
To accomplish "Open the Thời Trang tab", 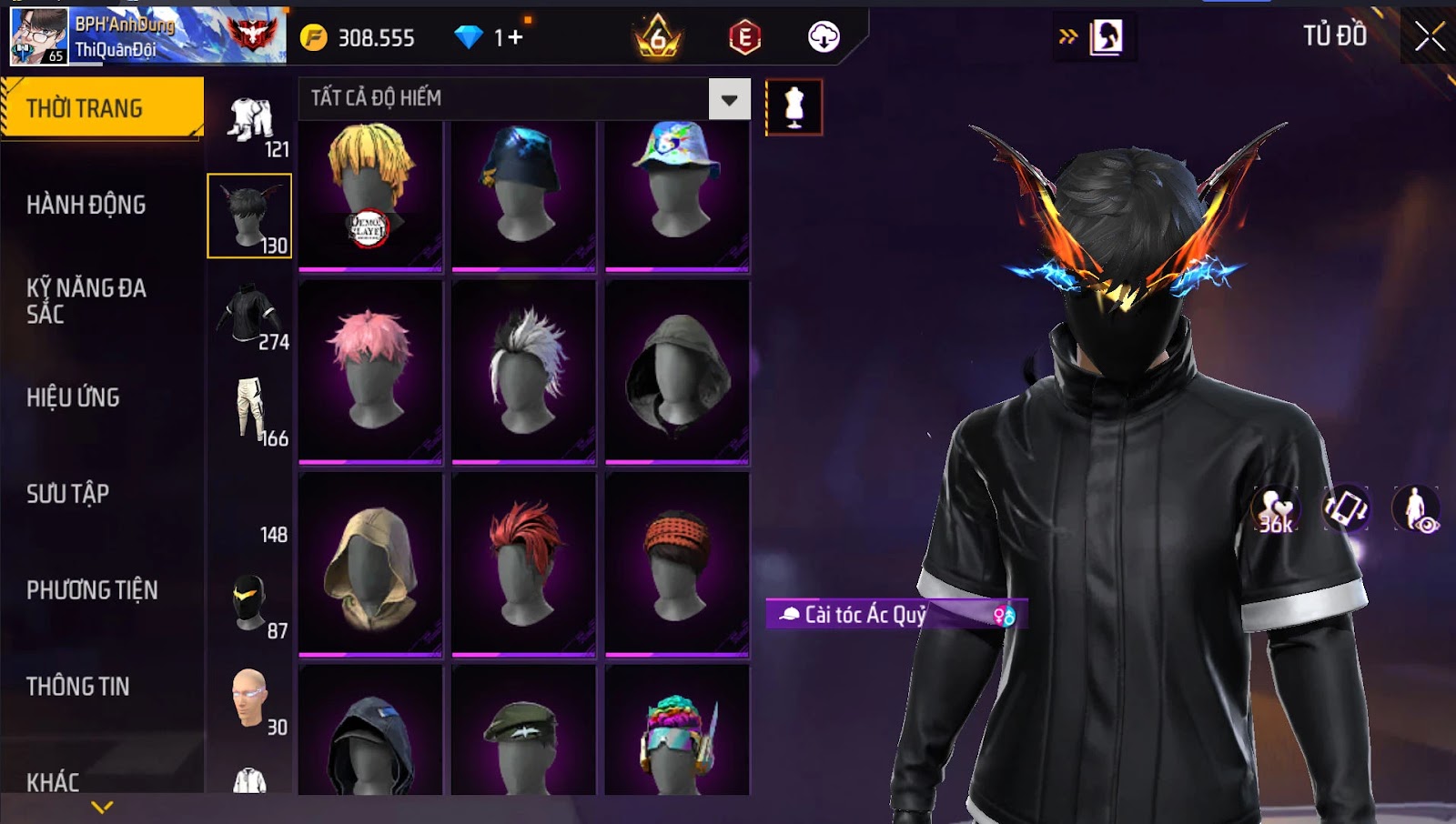I will click(x=102, y=108).
